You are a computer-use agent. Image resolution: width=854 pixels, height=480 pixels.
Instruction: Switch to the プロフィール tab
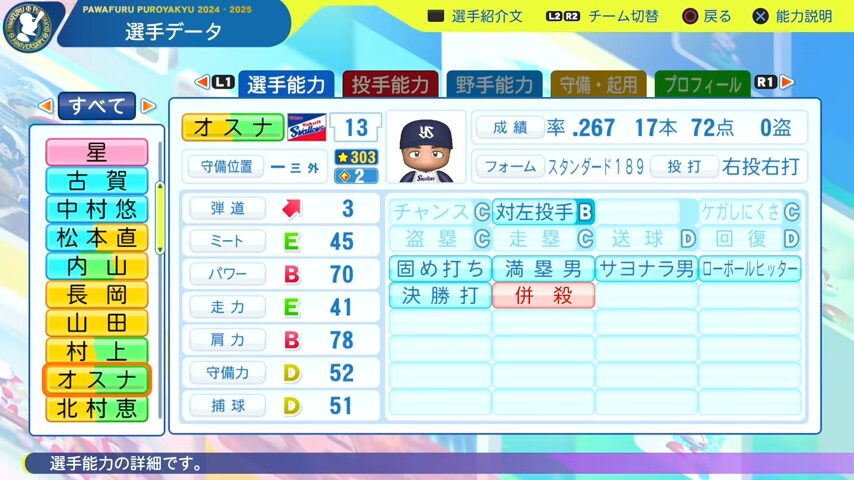(x=702, y=85)
